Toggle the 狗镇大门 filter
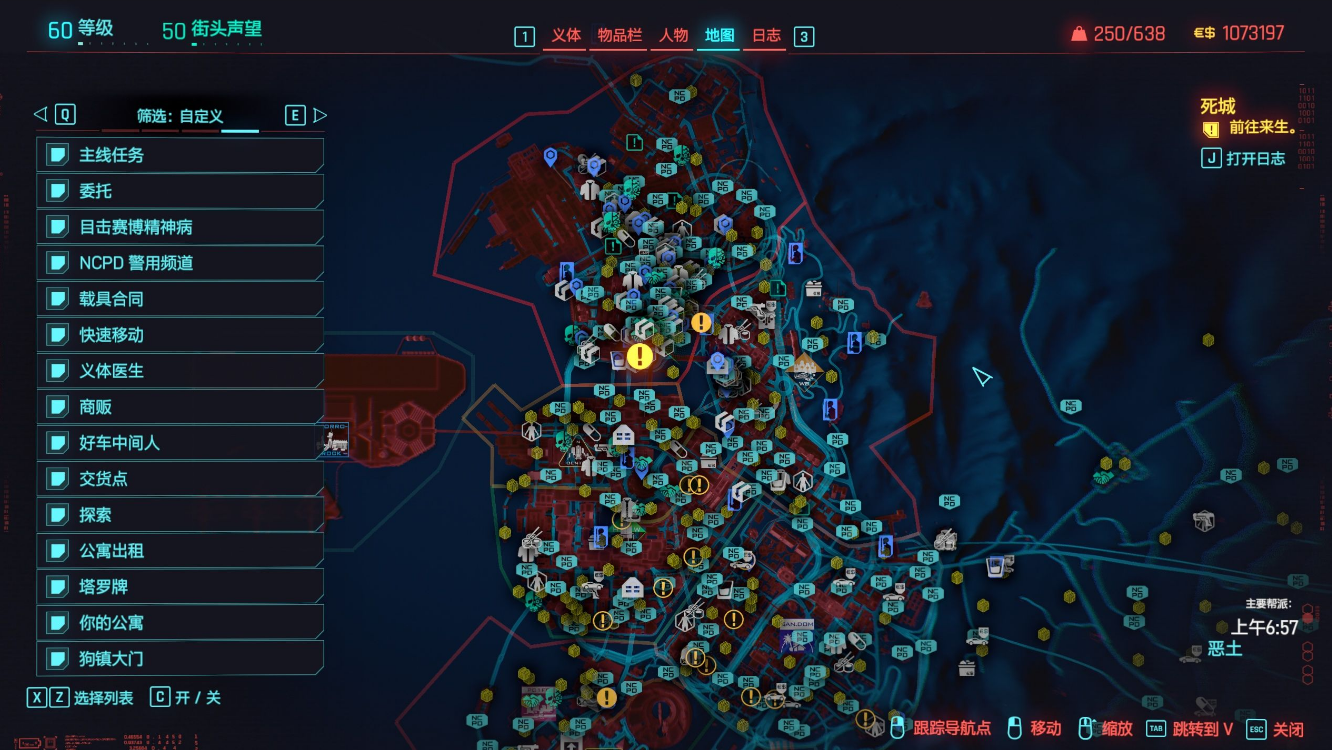Image resolution: width=1332 pixels, height=750 pixels. pyautogui.click(x=181, y=659)
